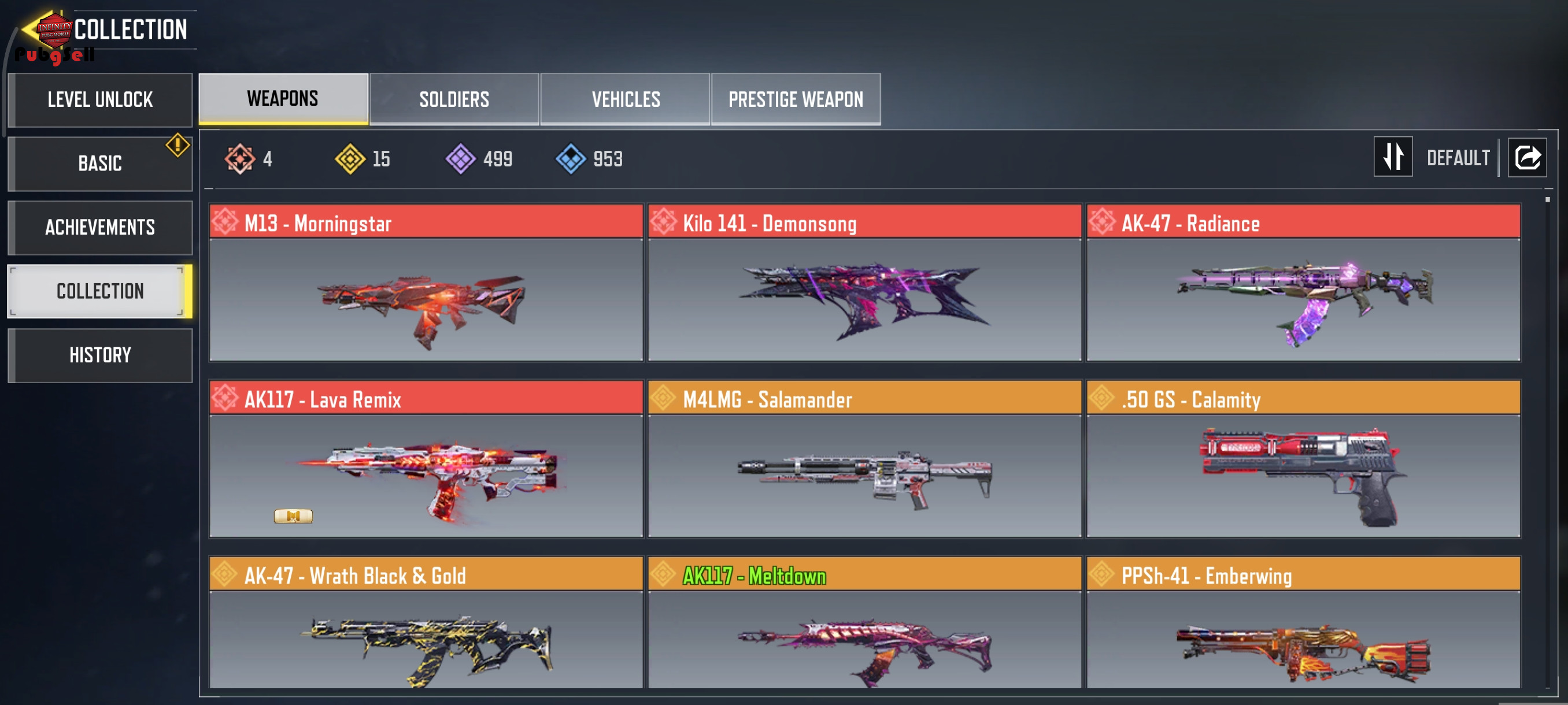Viewport: 1568px width, 705px height.
Task: Click the sort order arrows button
Action: [x=1393, y=157]
